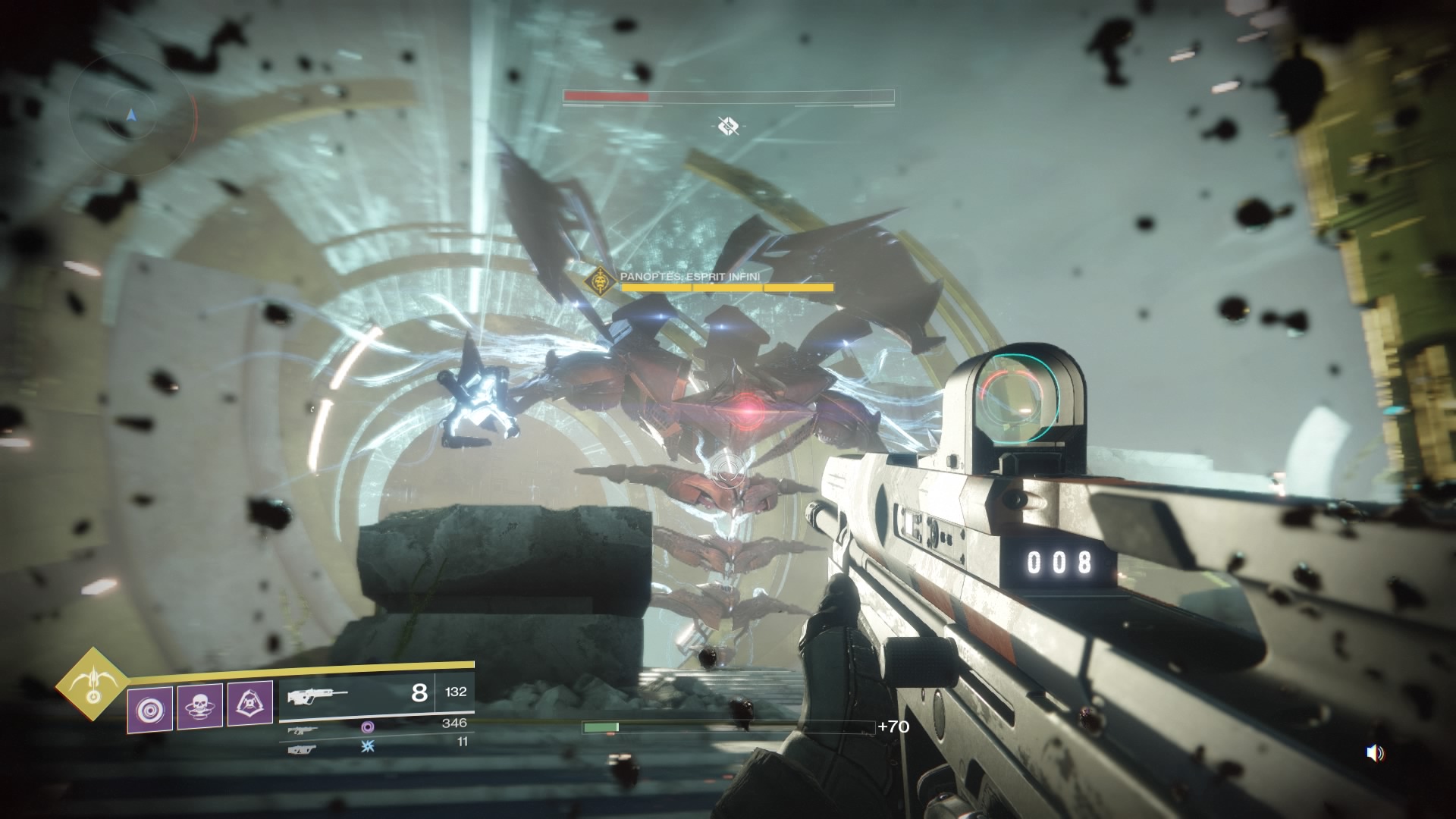Trigger the purple hooded class ability icon

tap(250, 705)
